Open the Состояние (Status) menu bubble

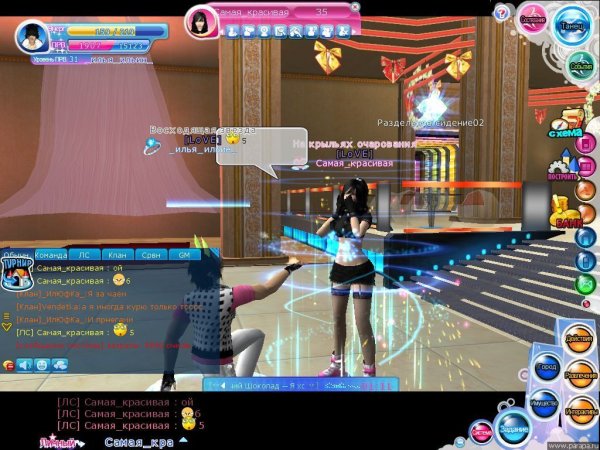pyautogui.click(x=532, y=19)
